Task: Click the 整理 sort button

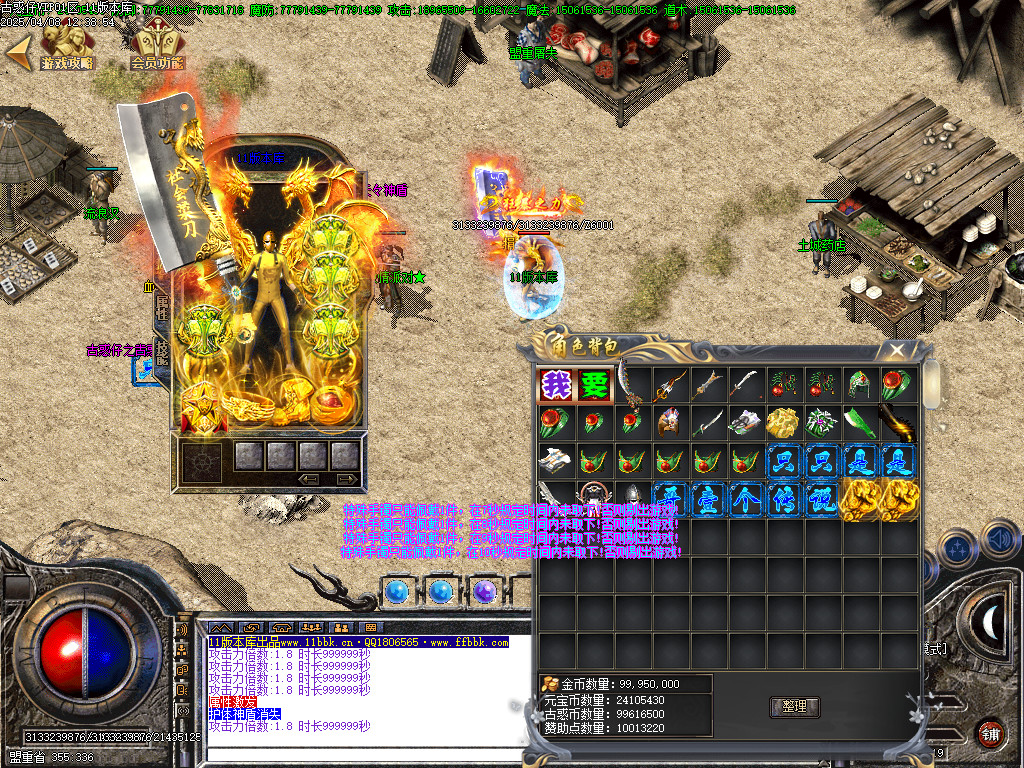Action: (795, 707)
